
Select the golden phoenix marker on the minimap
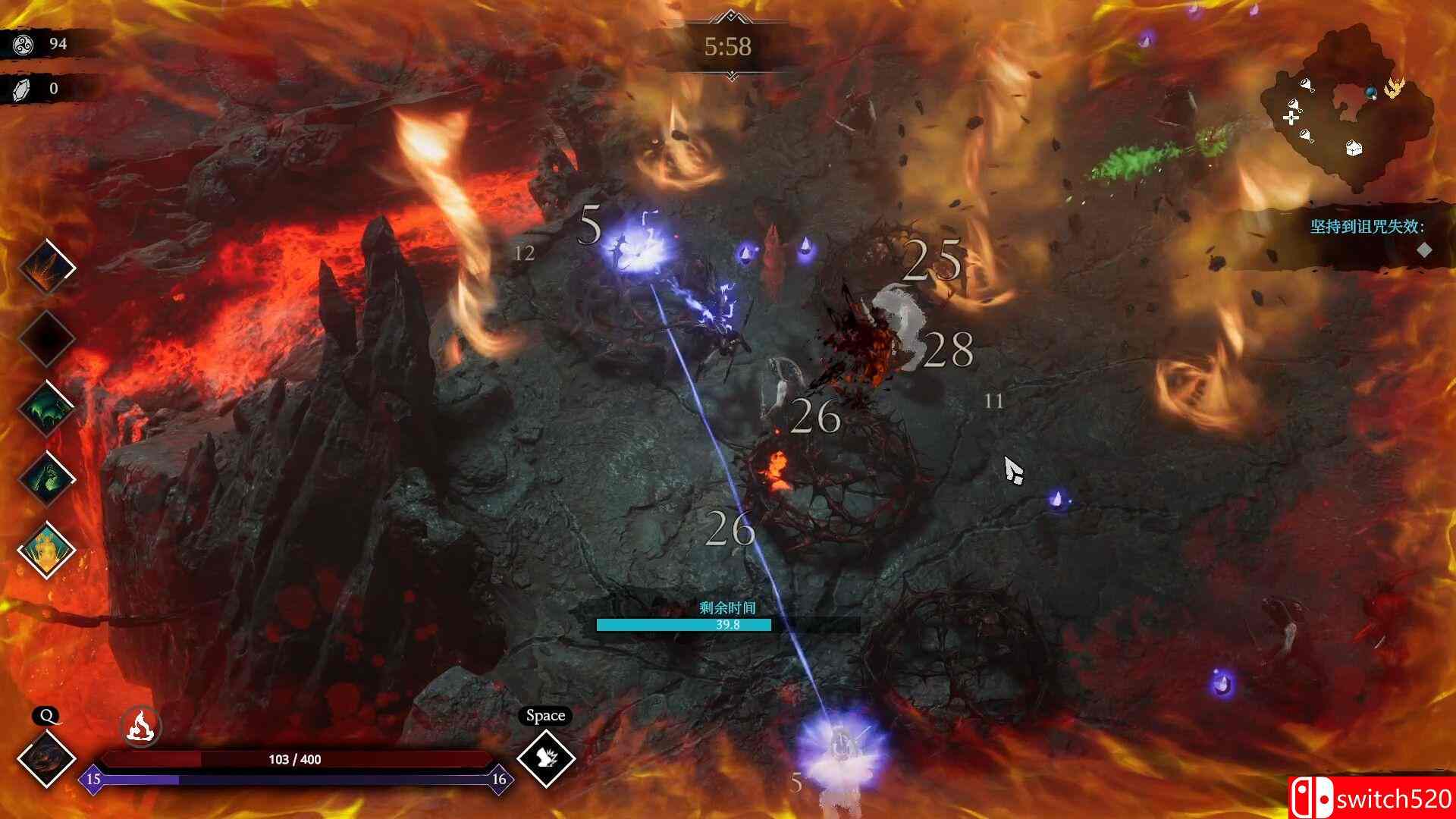tap(1395, 88)
